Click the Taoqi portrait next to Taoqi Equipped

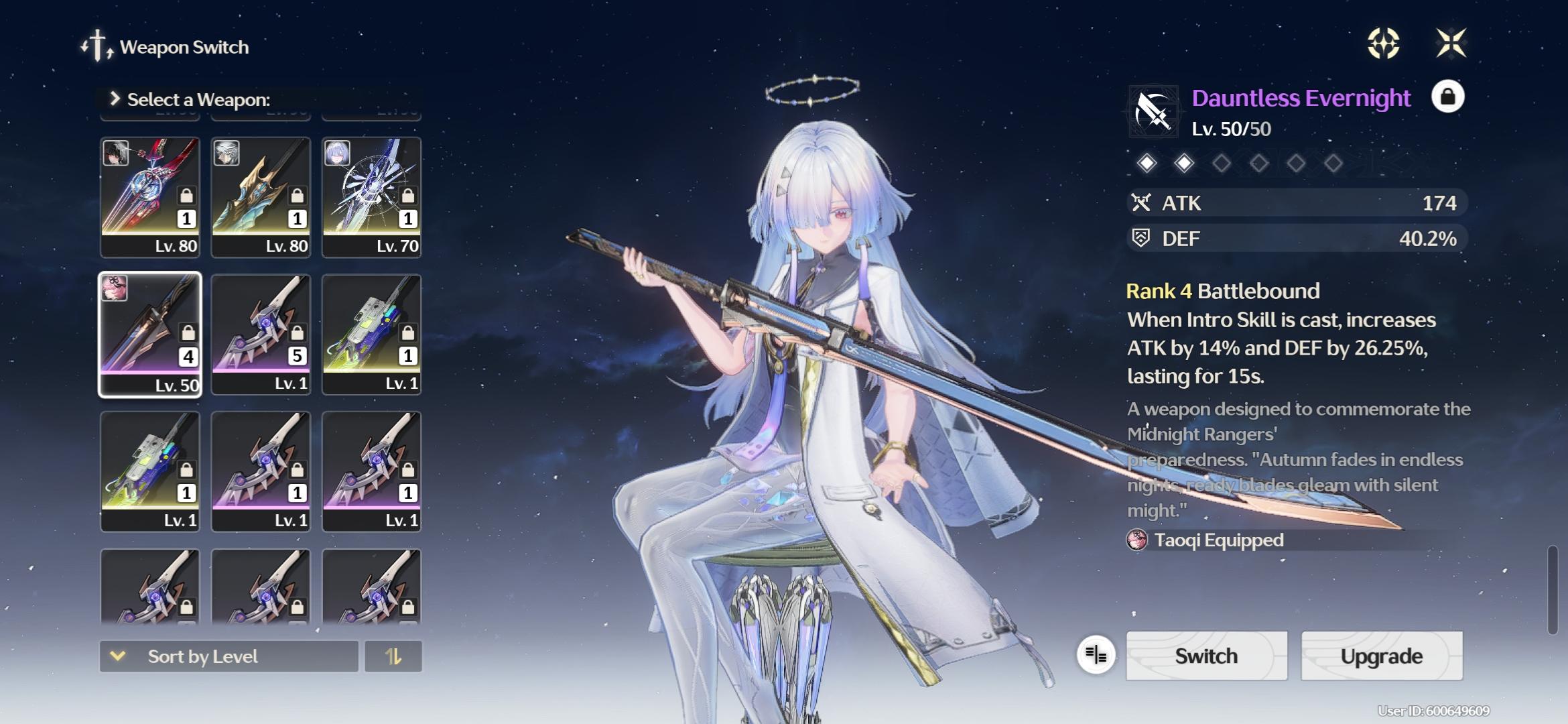1138,540
